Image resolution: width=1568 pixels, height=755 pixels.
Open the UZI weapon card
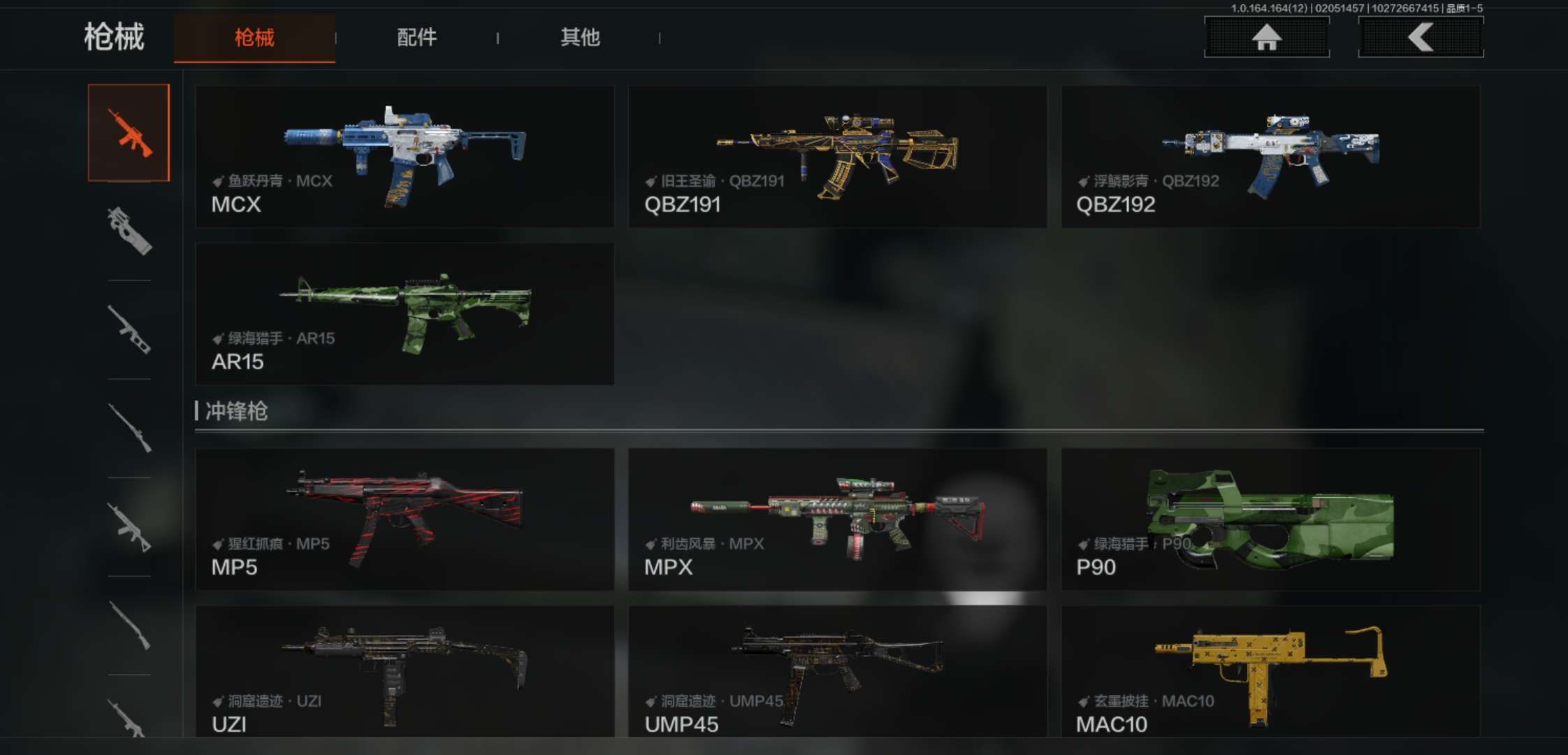point(405,671)
